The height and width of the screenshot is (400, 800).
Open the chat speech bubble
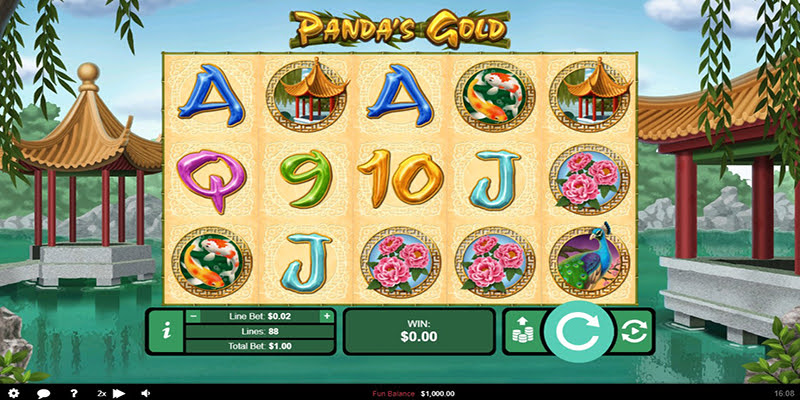point(45,393)
